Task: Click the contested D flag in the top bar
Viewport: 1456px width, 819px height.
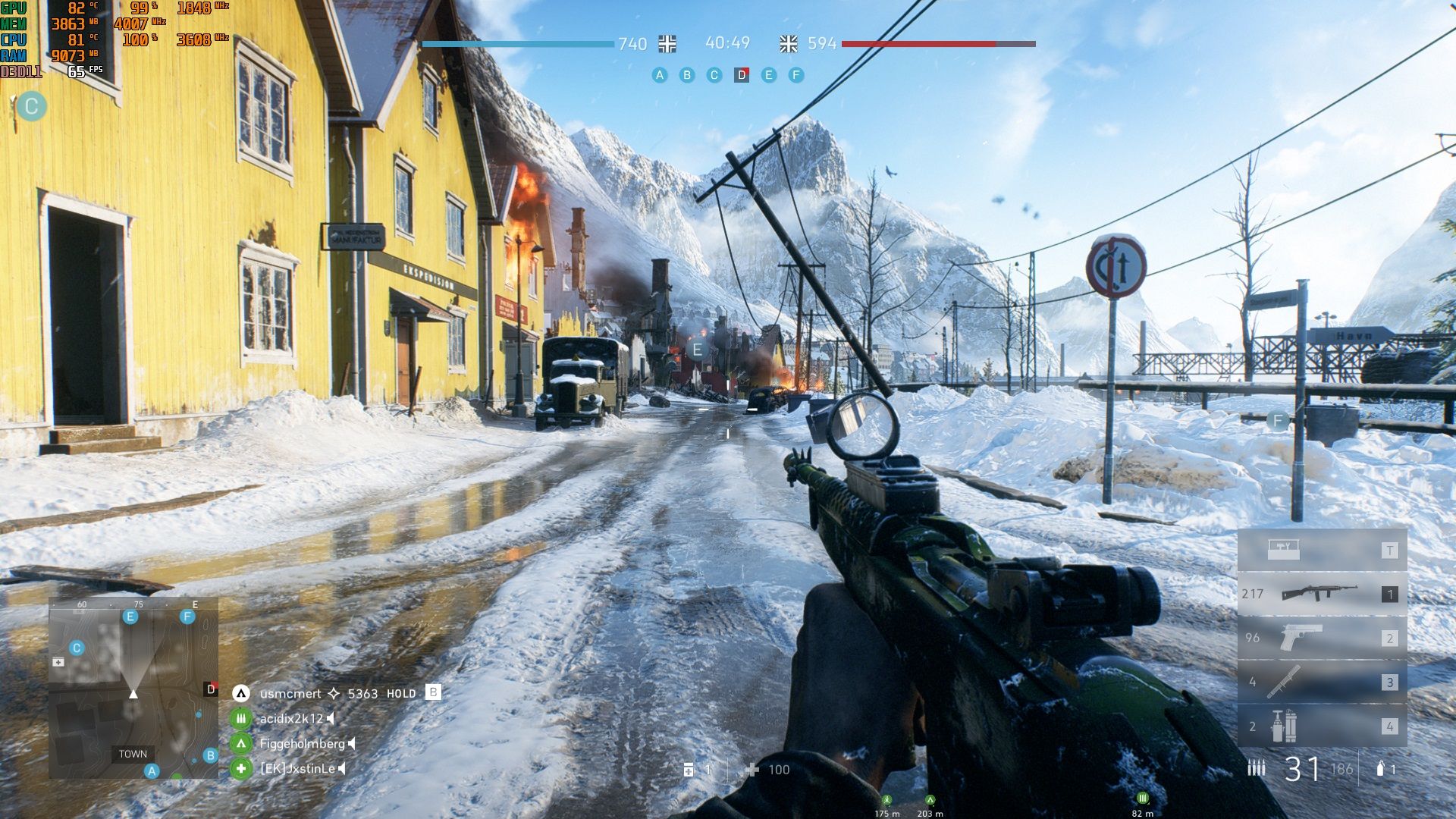Action: pos(742,75)
